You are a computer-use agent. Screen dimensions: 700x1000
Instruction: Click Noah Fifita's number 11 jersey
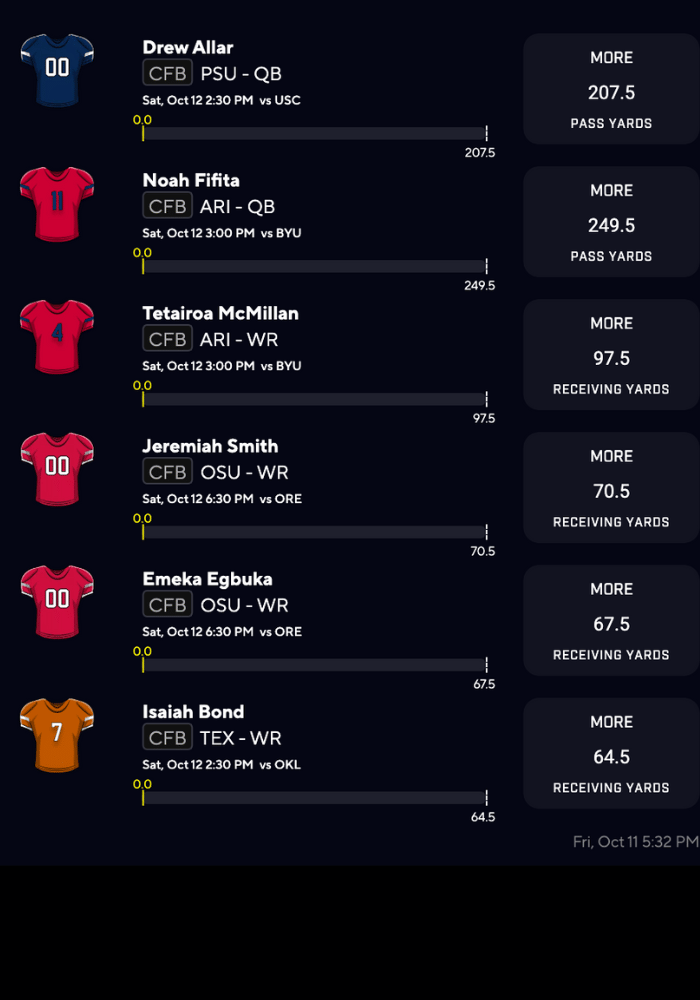[57, 203]
